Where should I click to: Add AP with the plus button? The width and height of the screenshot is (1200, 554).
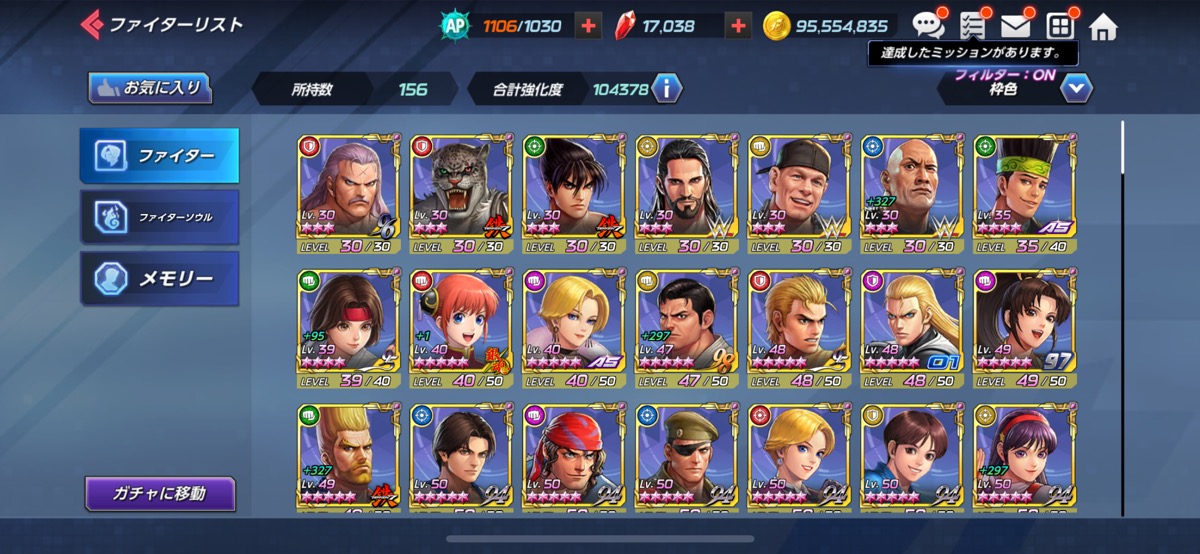click(x=588, y=26)
